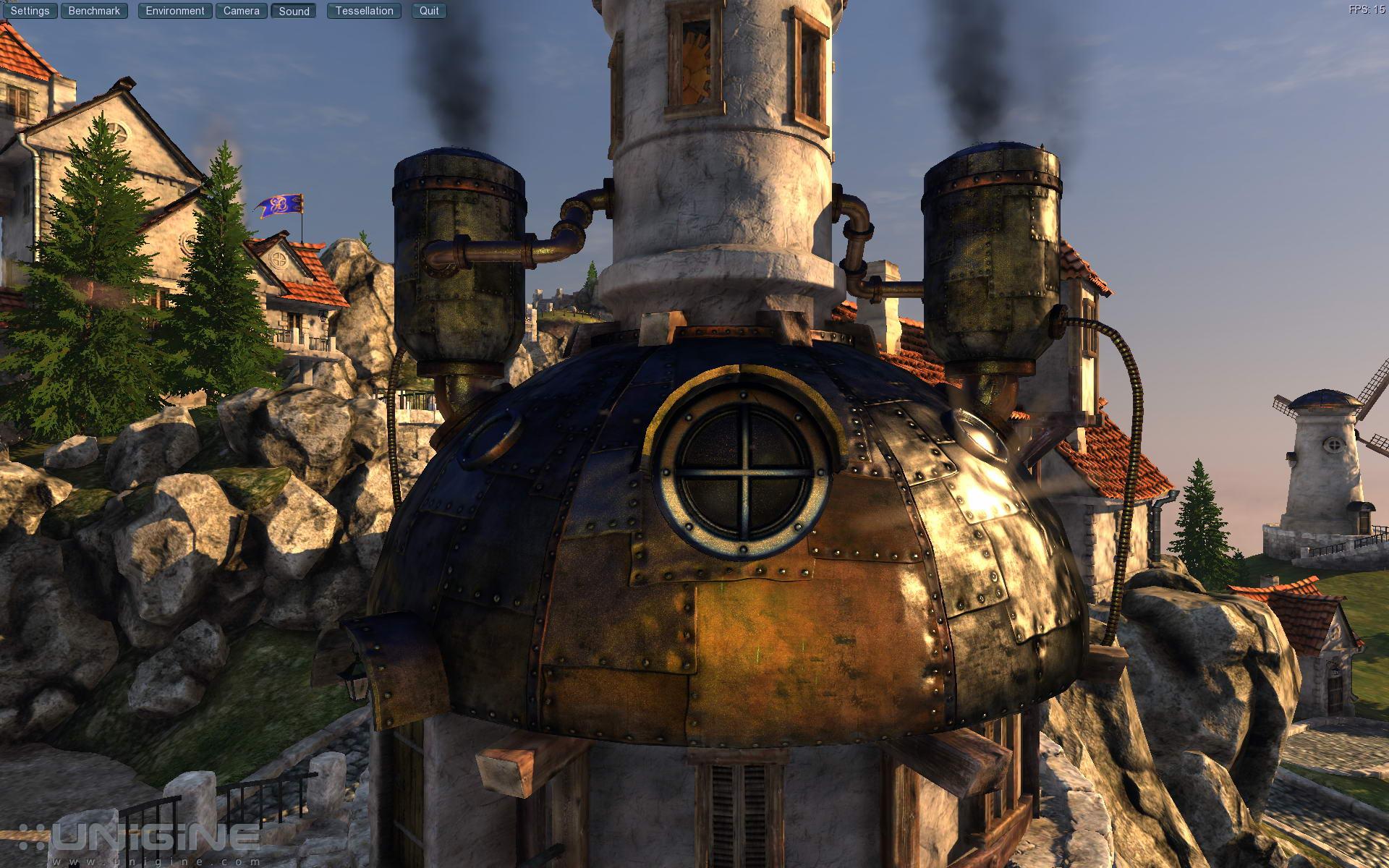This screenshot has width=1389, height=868.
Task: Open the Environment options
Action: point(175,11)
